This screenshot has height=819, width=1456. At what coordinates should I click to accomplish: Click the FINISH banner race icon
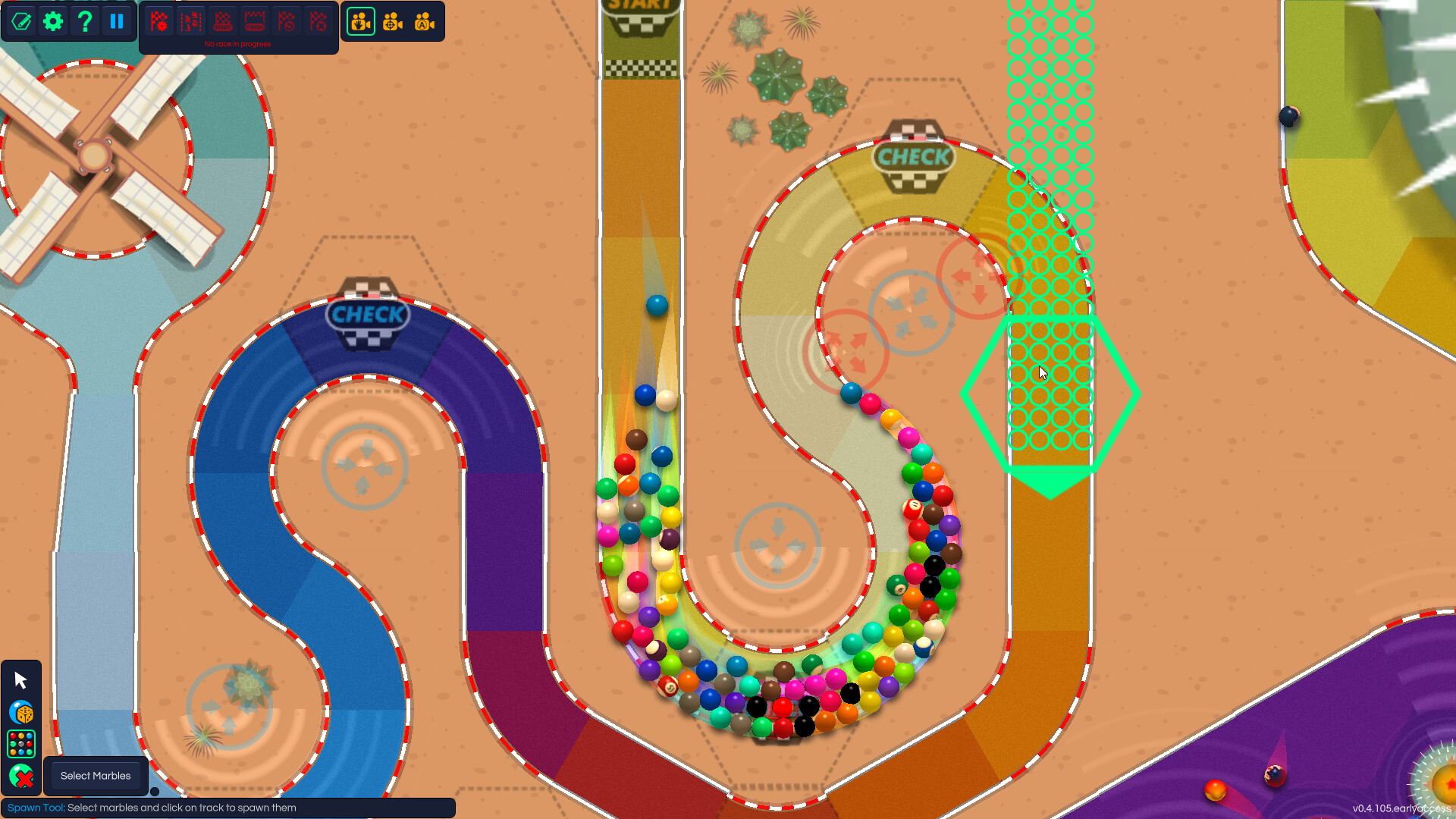(255, 21)
